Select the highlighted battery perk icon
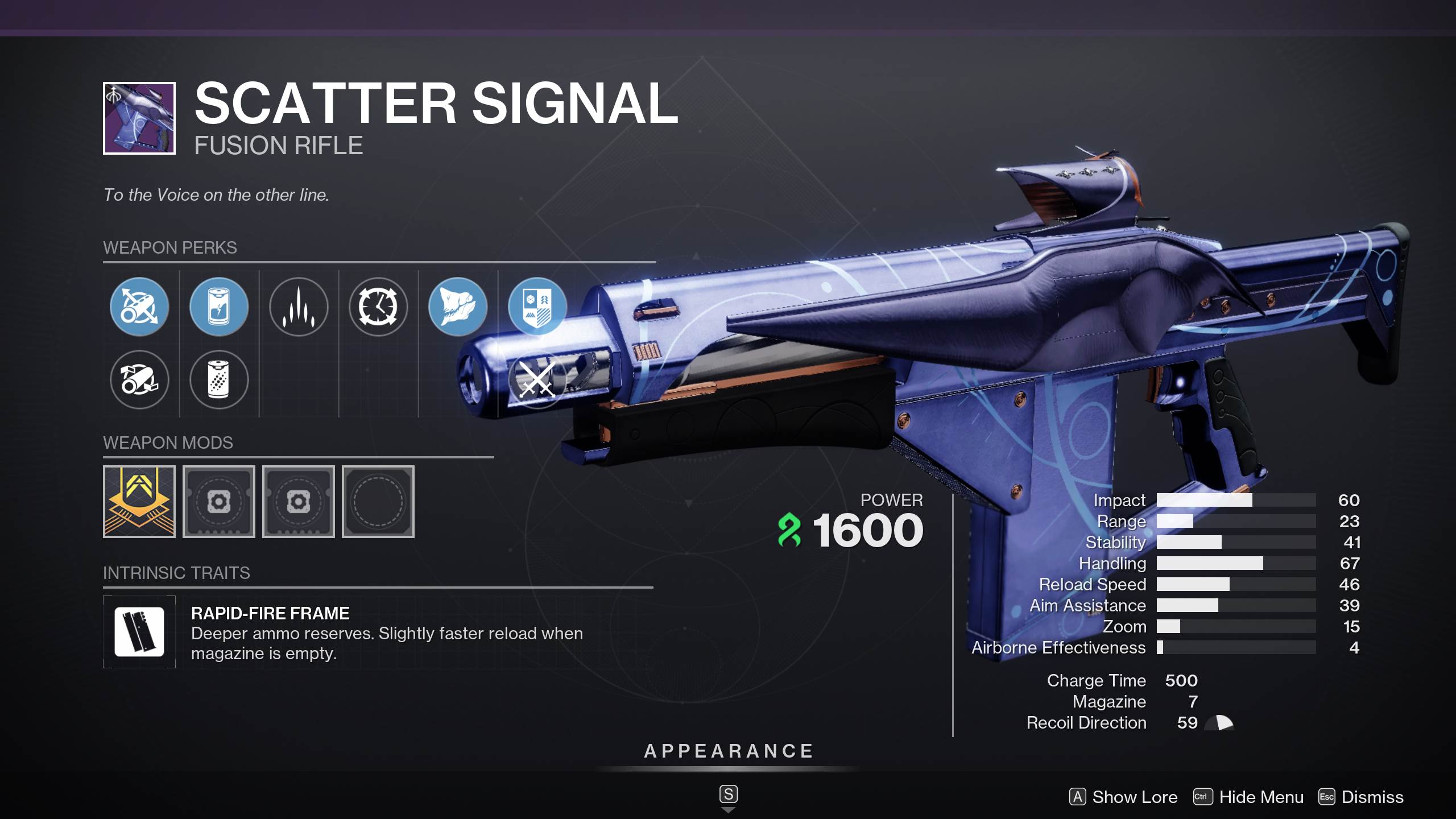This screenshot has width=1456, height=819. tap(219, 307)
